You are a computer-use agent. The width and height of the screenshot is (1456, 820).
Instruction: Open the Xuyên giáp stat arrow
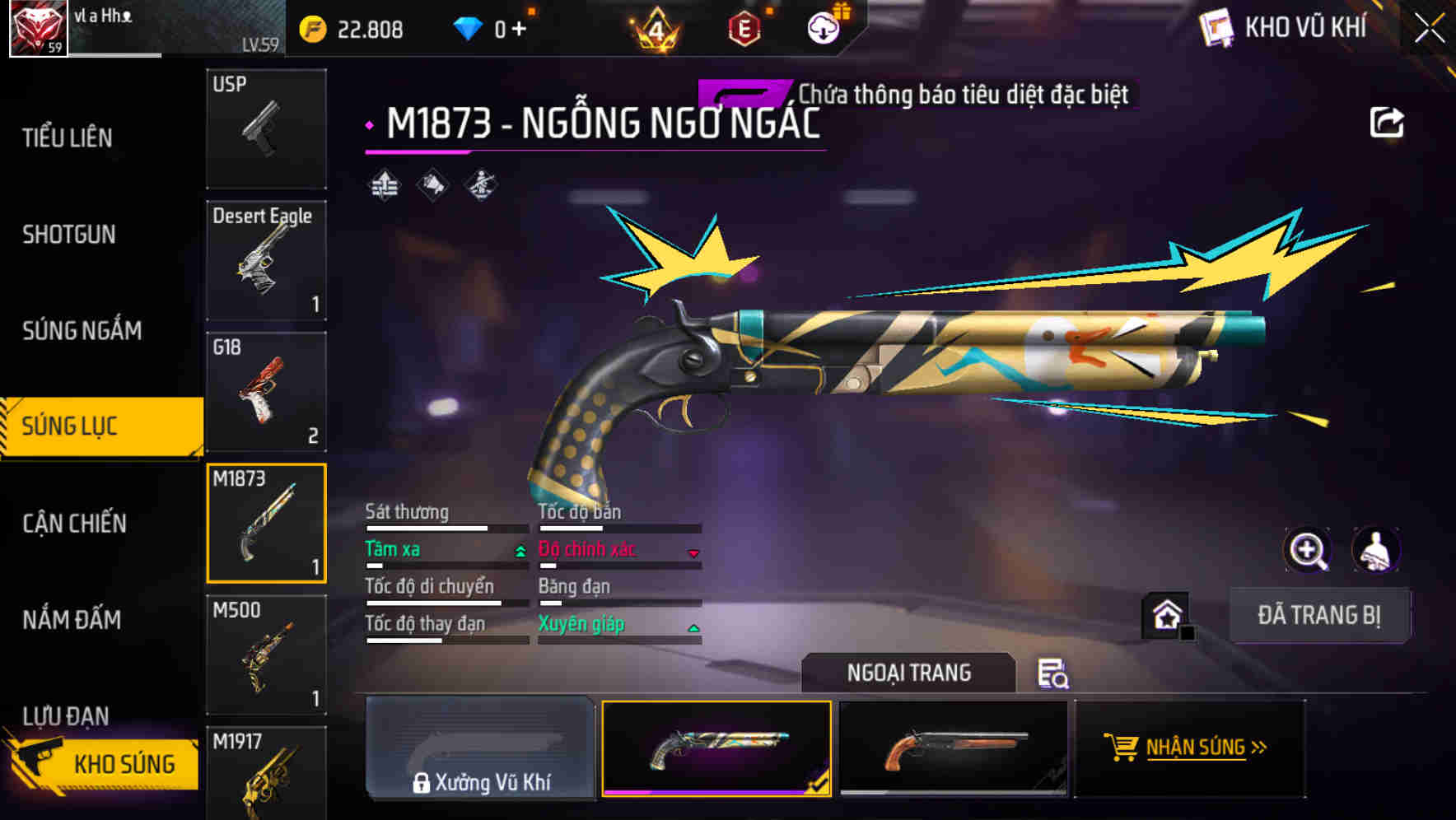pyautogui.click(x=694, y=627)
